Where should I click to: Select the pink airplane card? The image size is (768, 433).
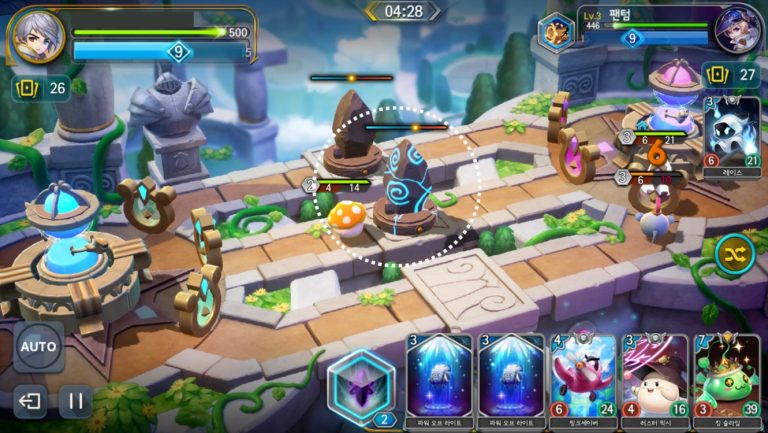[x=584, y=374]
